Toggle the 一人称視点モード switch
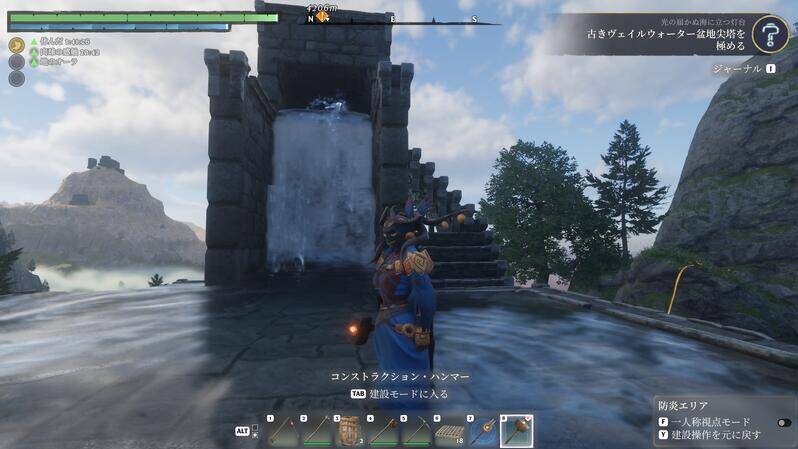 (783, 422)
